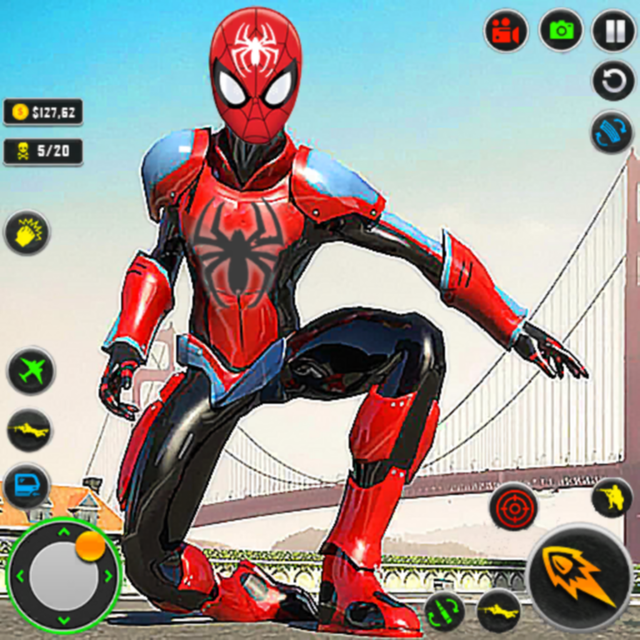Toggle the red crosshair aim button
This screenshot has width=640, height=640.
(x=514, y=506)
